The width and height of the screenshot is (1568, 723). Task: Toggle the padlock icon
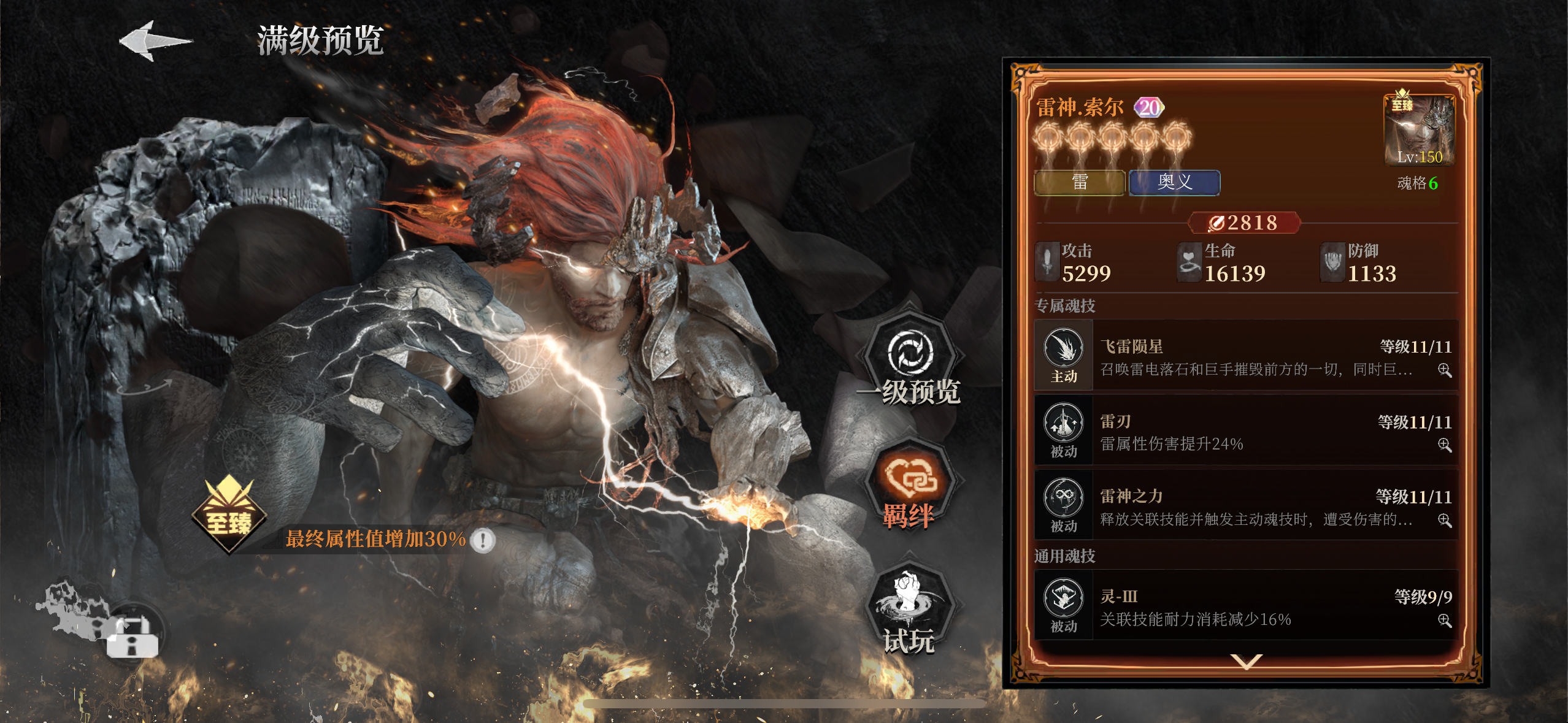[133, 638]
